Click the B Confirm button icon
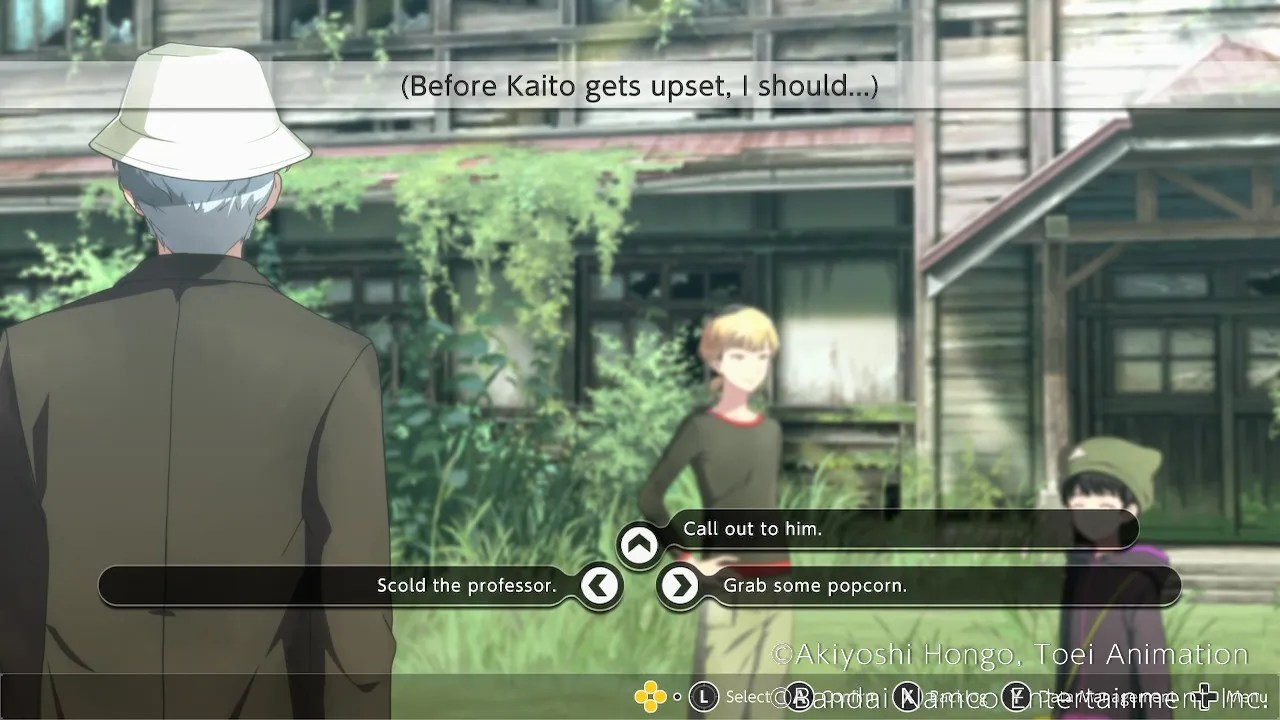This screenshot has width=1280, height=720. coord(799,697)
